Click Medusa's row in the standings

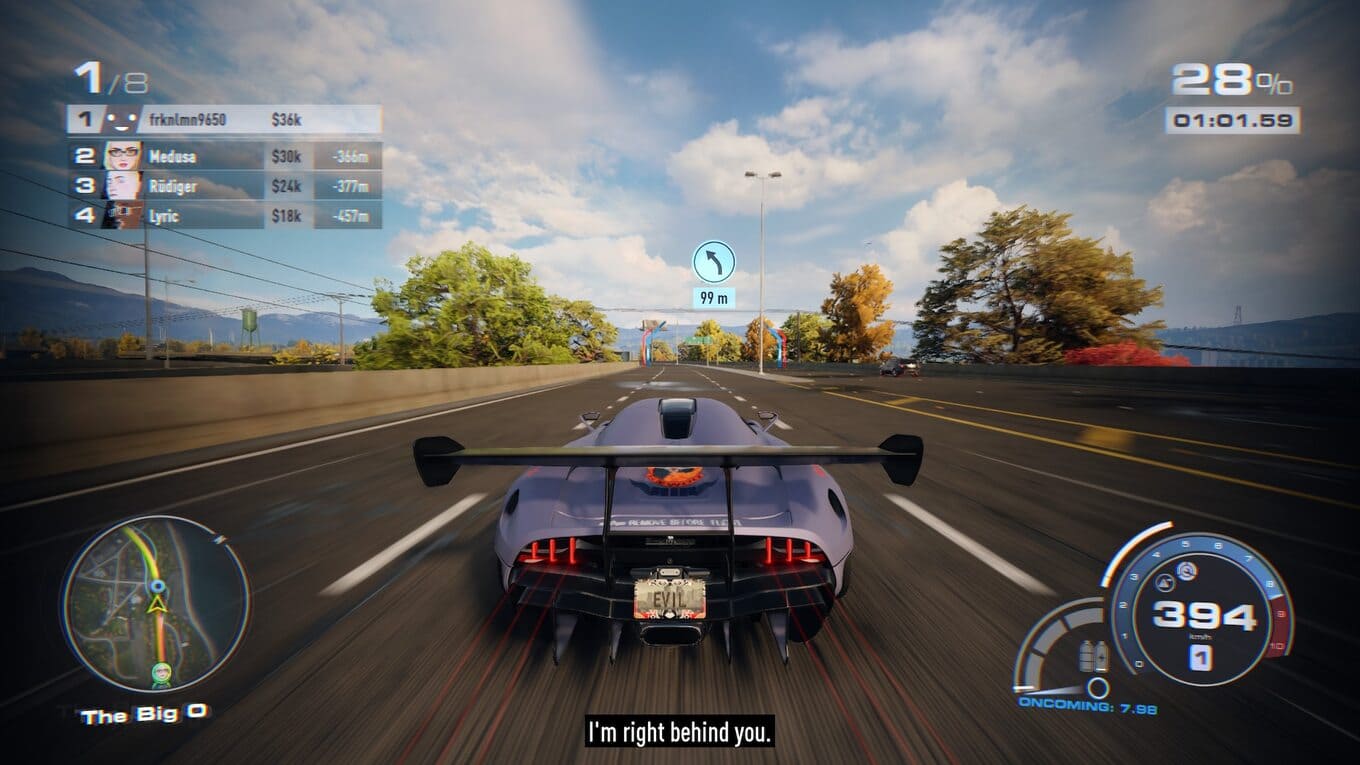tap(224, 156)
